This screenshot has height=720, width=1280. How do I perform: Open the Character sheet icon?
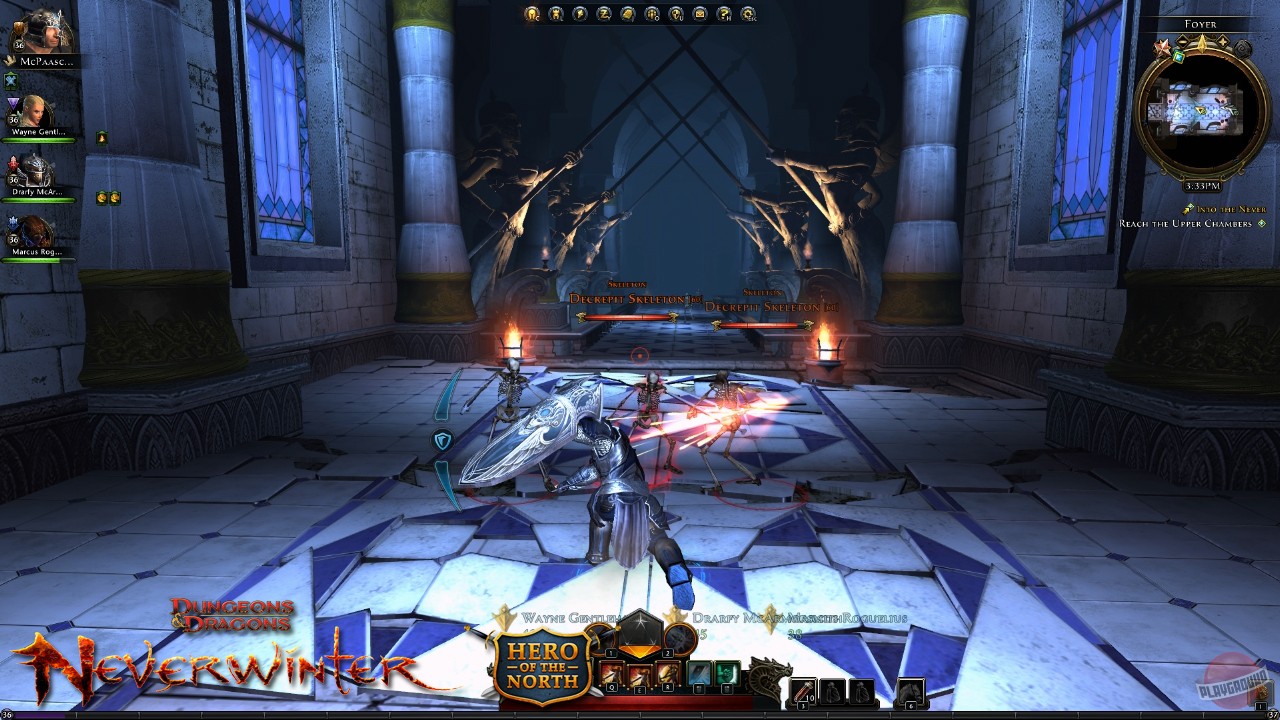pyautogui.click(x=532, y=14)
